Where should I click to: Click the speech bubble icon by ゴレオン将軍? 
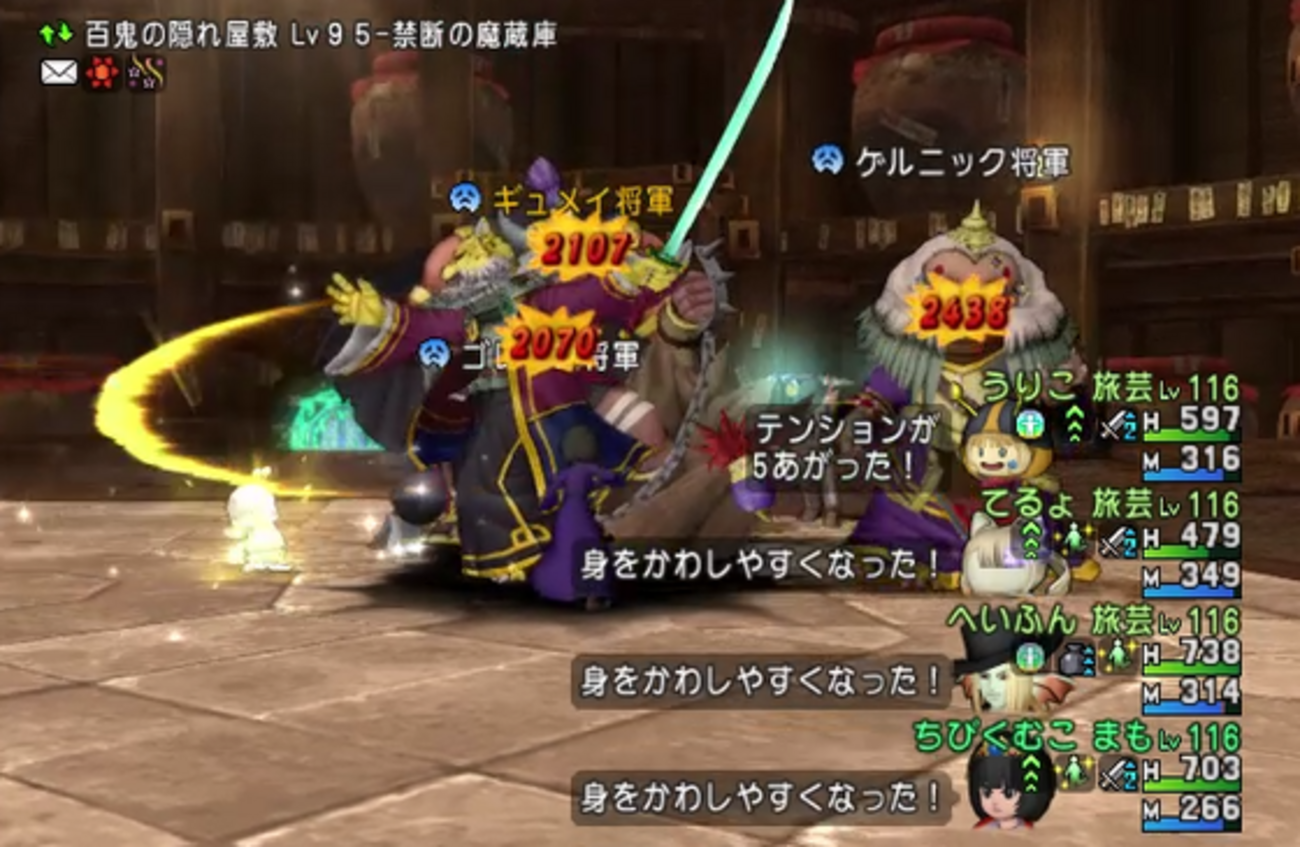pos(435,355)
